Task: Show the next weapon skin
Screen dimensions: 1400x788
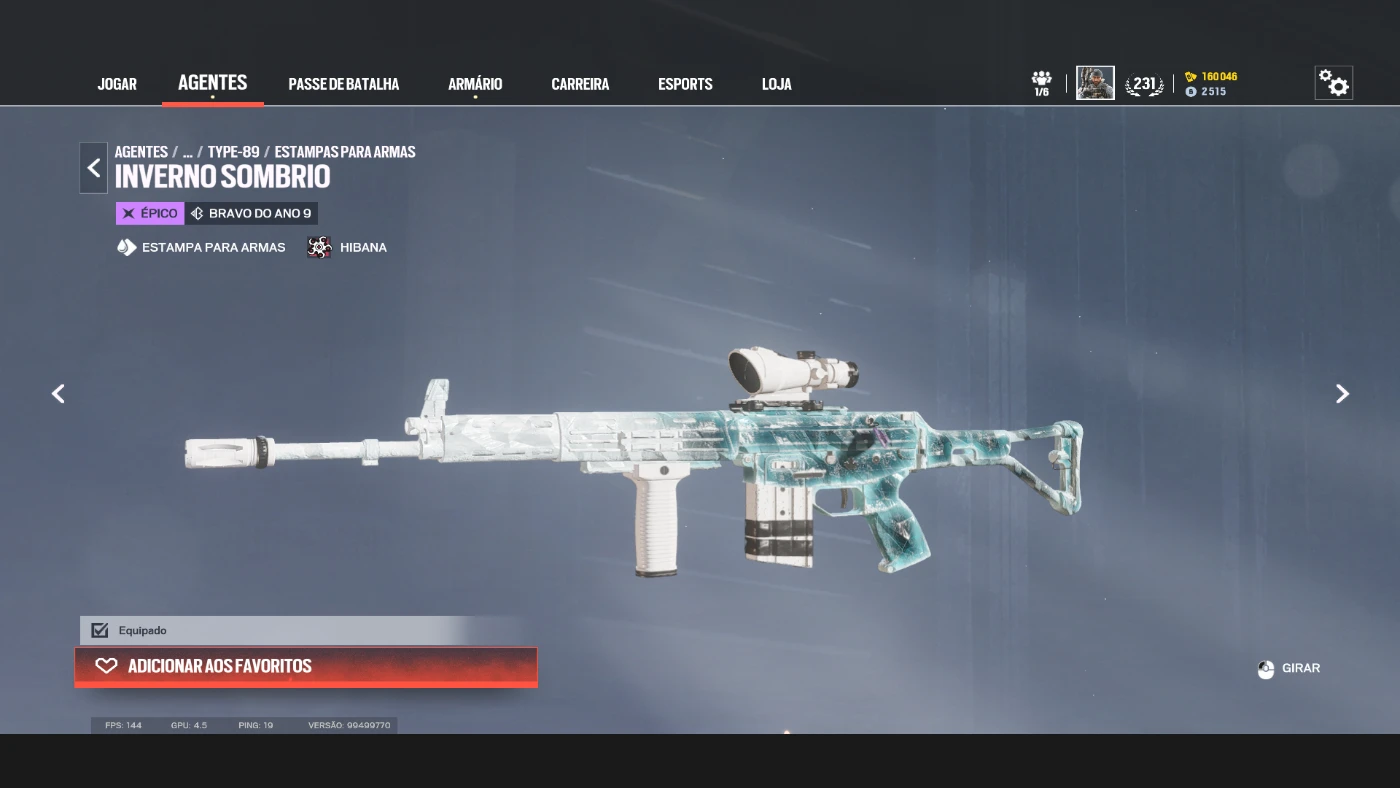Action: click(x=1342, y=394)
